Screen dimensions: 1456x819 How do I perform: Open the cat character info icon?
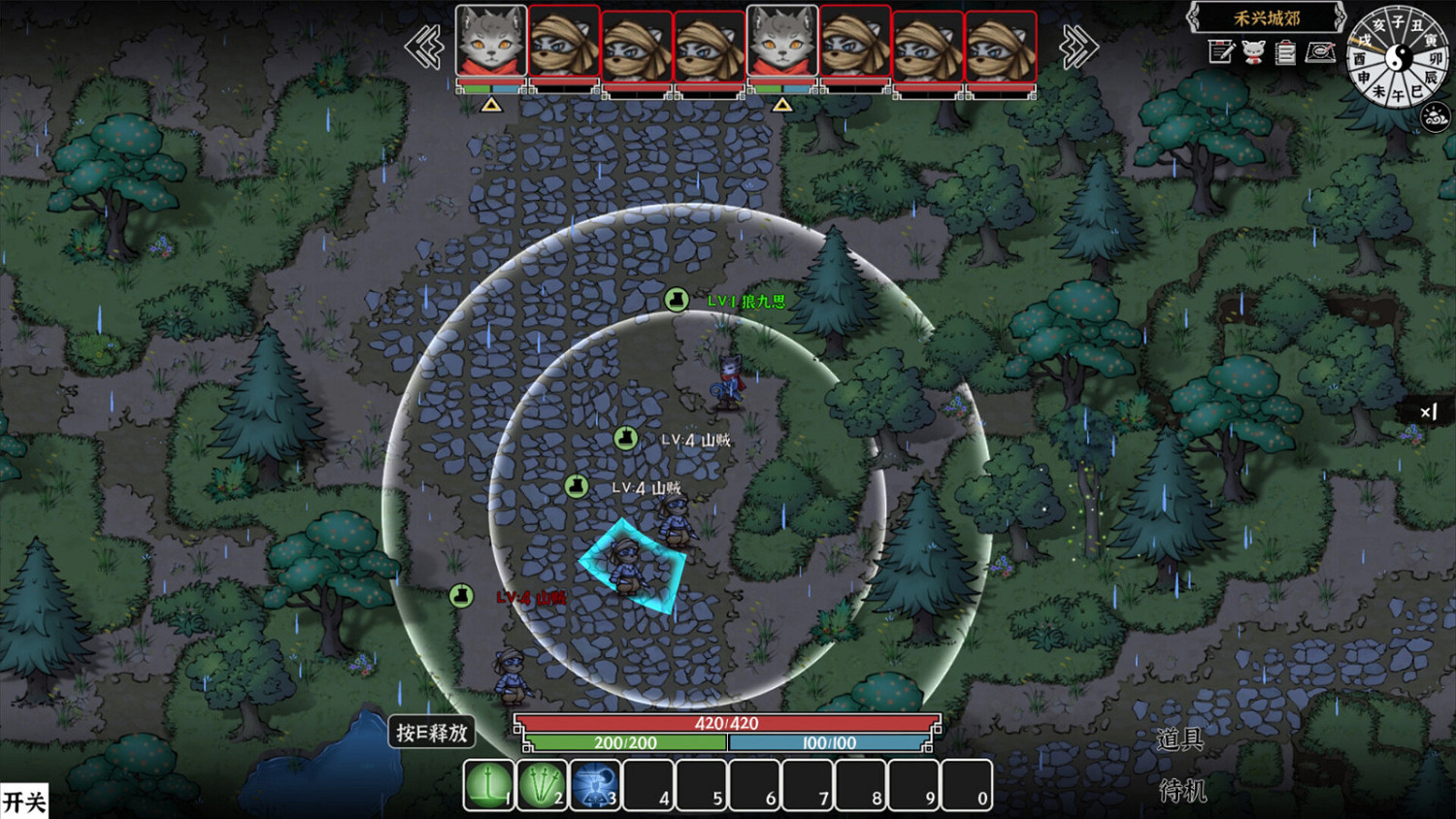click(x=1252, y=52)
